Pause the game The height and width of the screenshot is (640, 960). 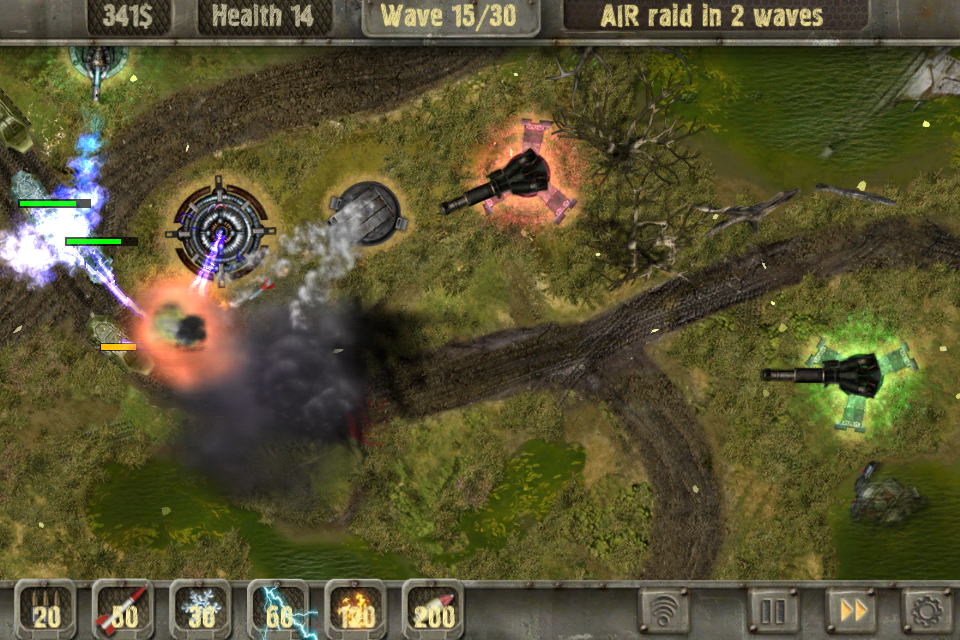[774, 609]
